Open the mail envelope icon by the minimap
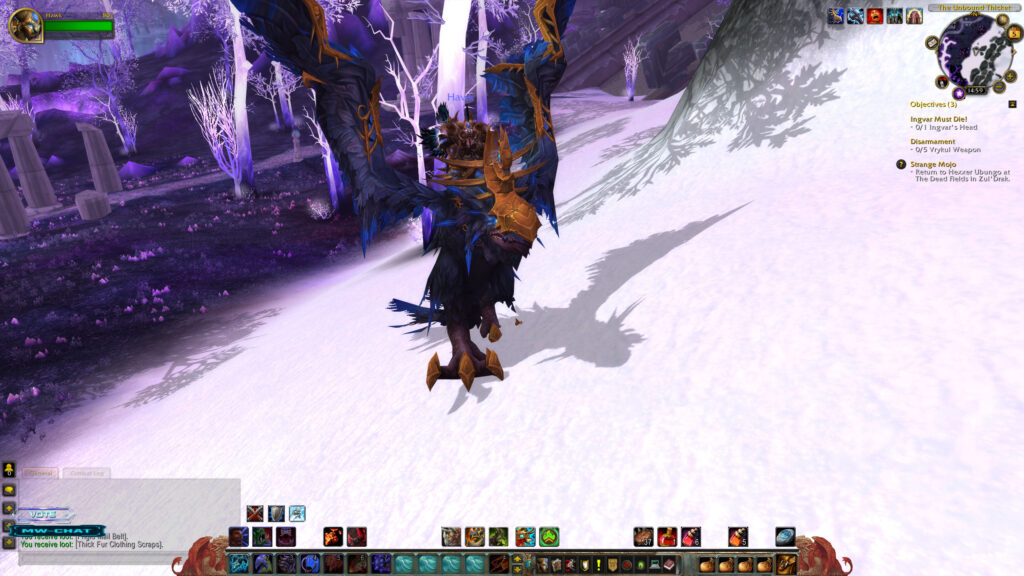The image size is (1024, 576). 932,43
